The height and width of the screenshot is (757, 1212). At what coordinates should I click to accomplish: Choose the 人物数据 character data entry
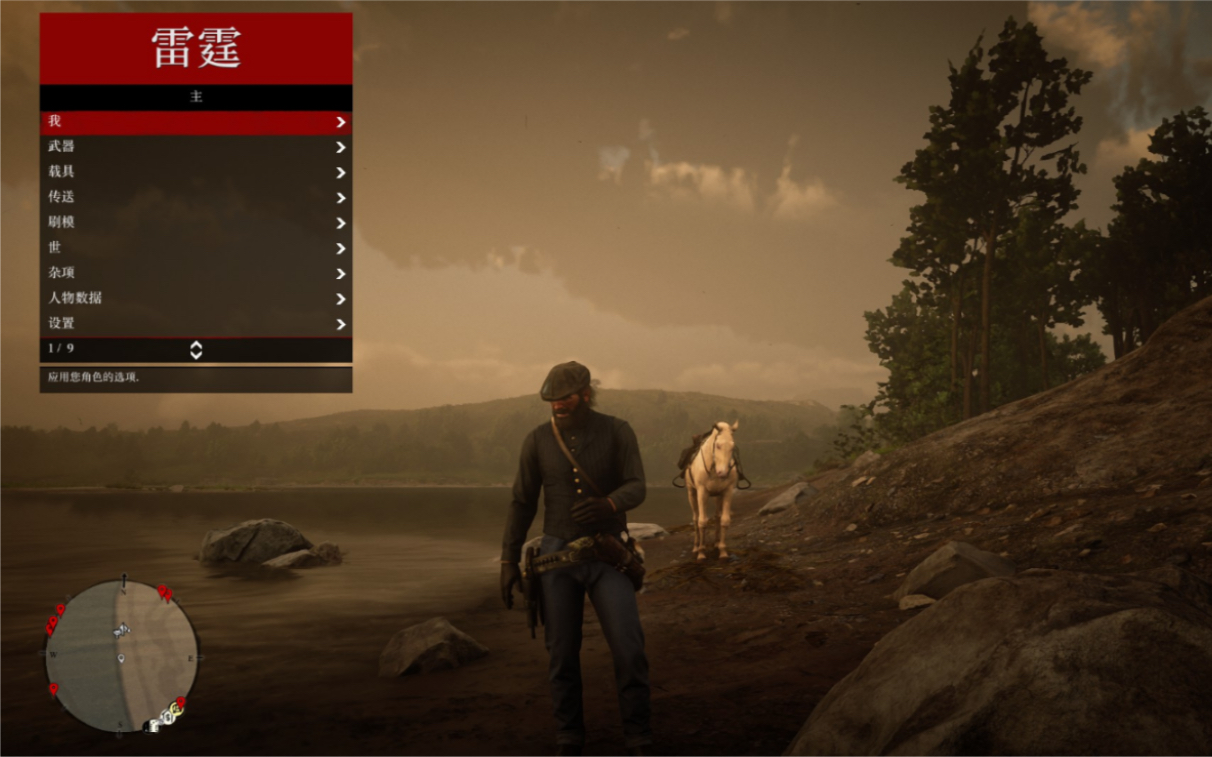tap(196, 298)
